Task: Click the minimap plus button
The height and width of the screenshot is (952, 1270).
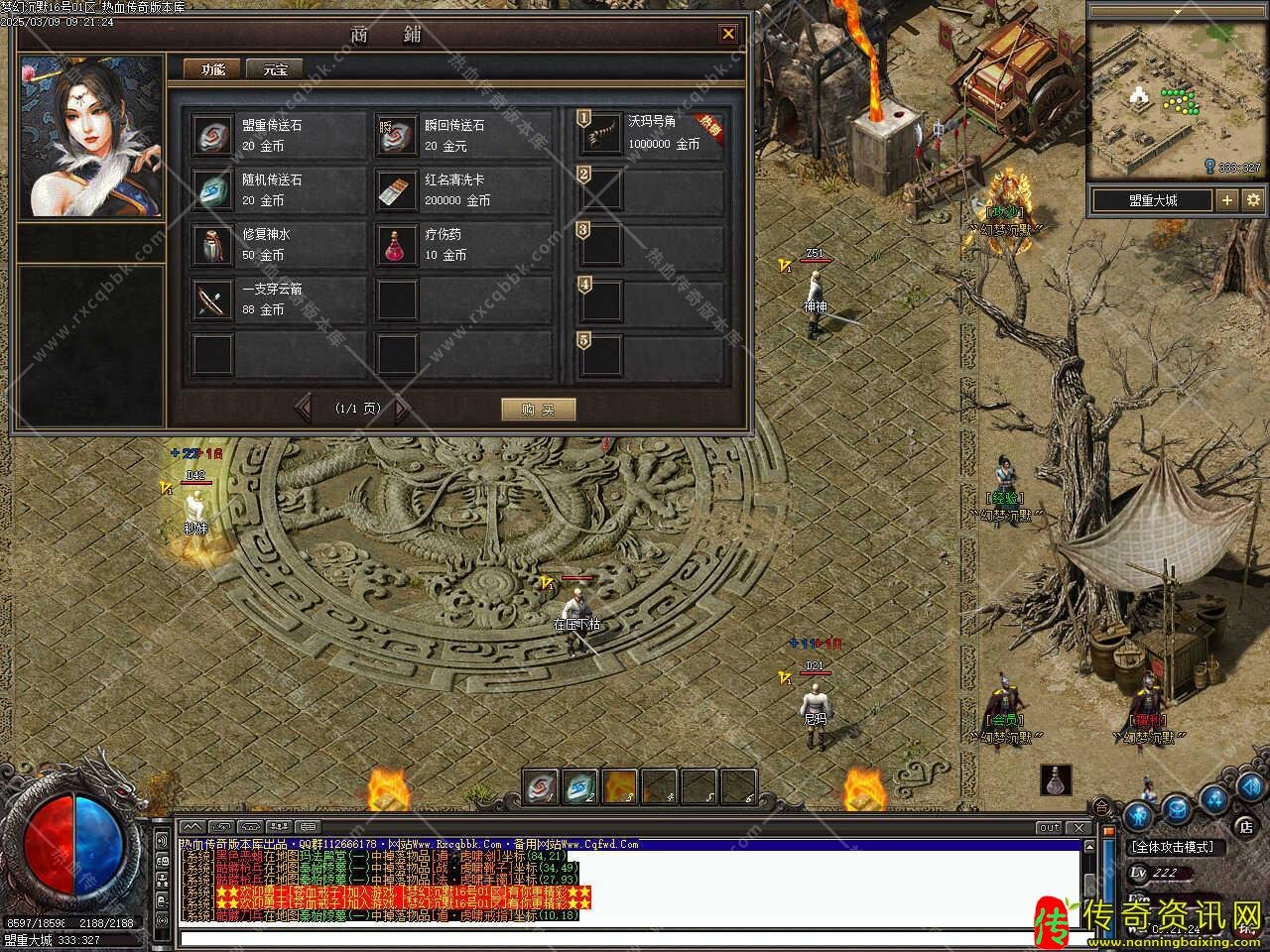Action: pyautogui.click(x=1227, y=200)
